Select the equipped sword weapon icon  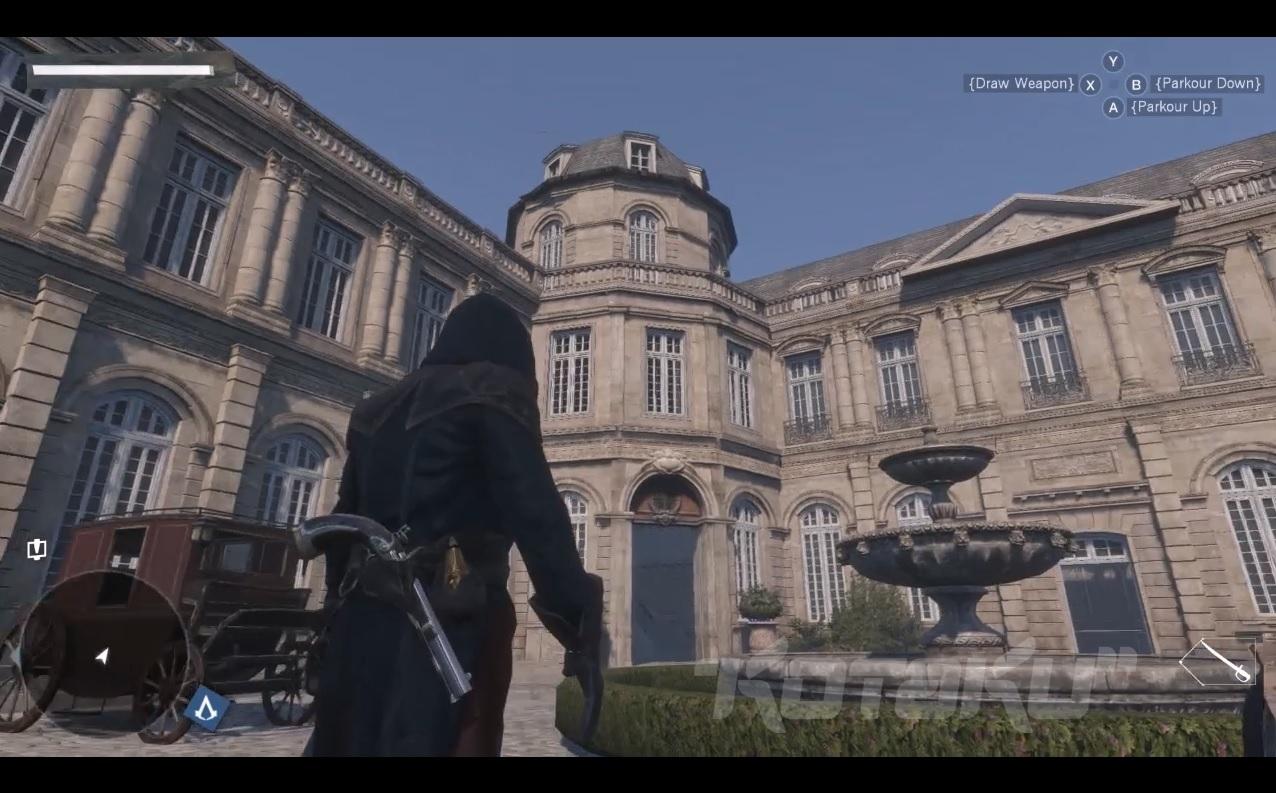pyautogui.click(x=1219, y=661)
